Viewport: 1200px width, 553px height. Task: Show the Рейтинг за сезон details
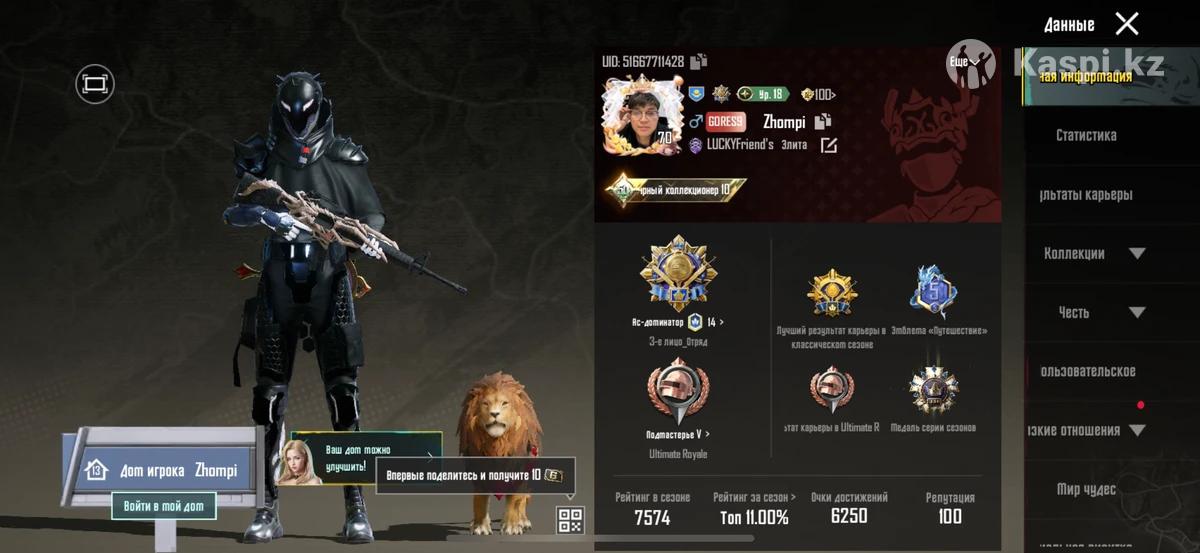(x=755, y=497)
